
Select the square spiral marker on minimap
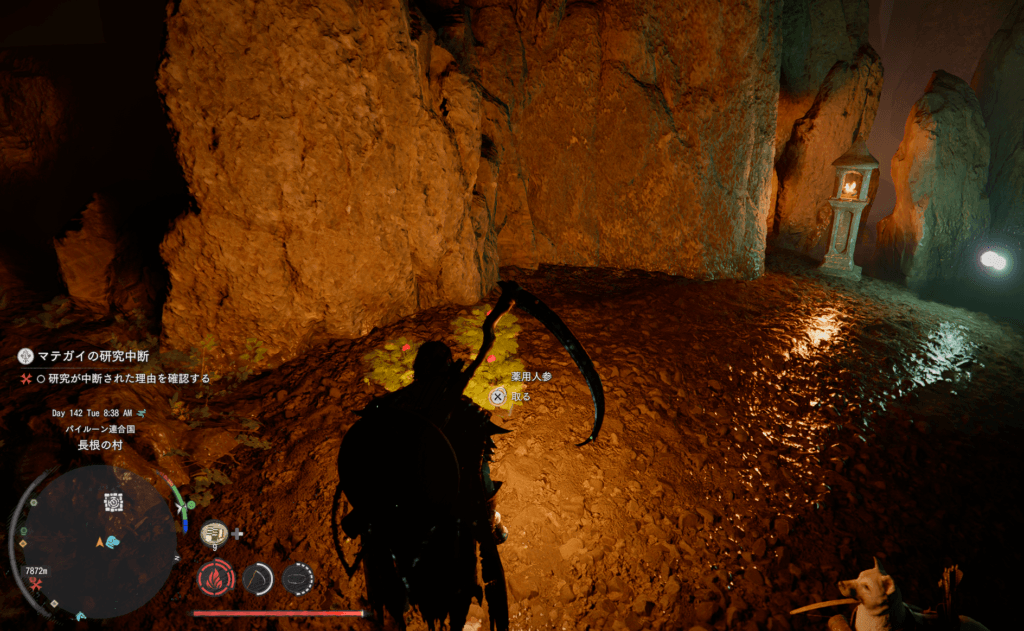tap(113, 502)
